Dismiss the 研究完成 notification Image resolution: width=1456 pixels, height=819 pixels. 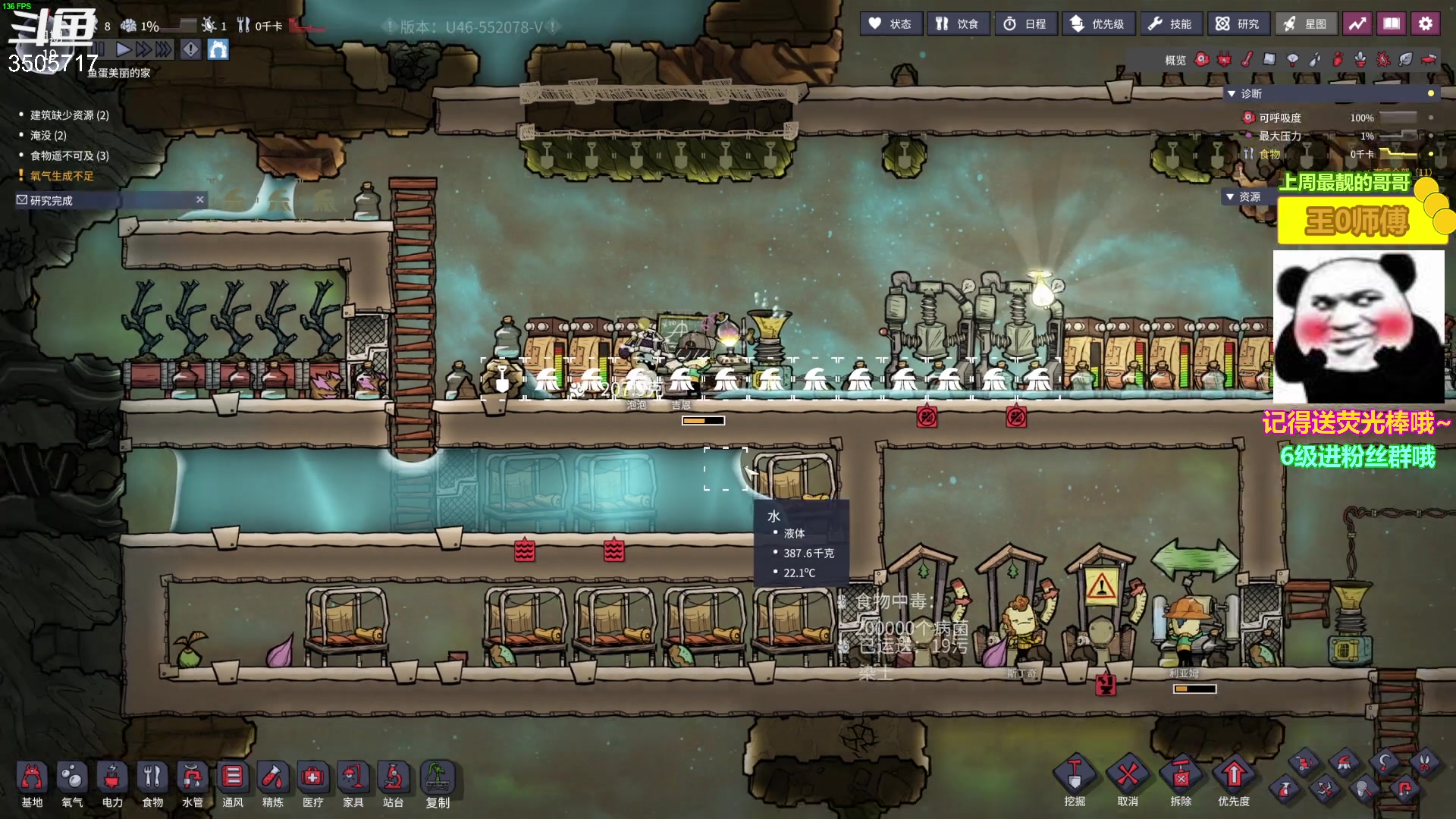(x=200, y=199)
